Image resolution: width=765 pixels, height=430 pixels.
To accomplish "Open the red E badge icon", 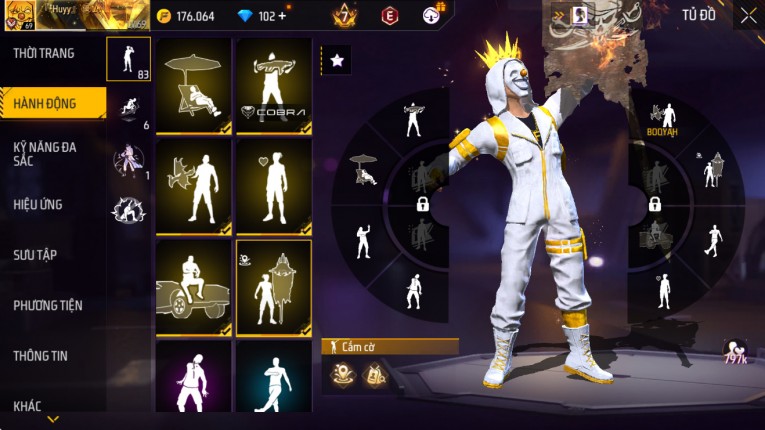I will tap(389, 16).
